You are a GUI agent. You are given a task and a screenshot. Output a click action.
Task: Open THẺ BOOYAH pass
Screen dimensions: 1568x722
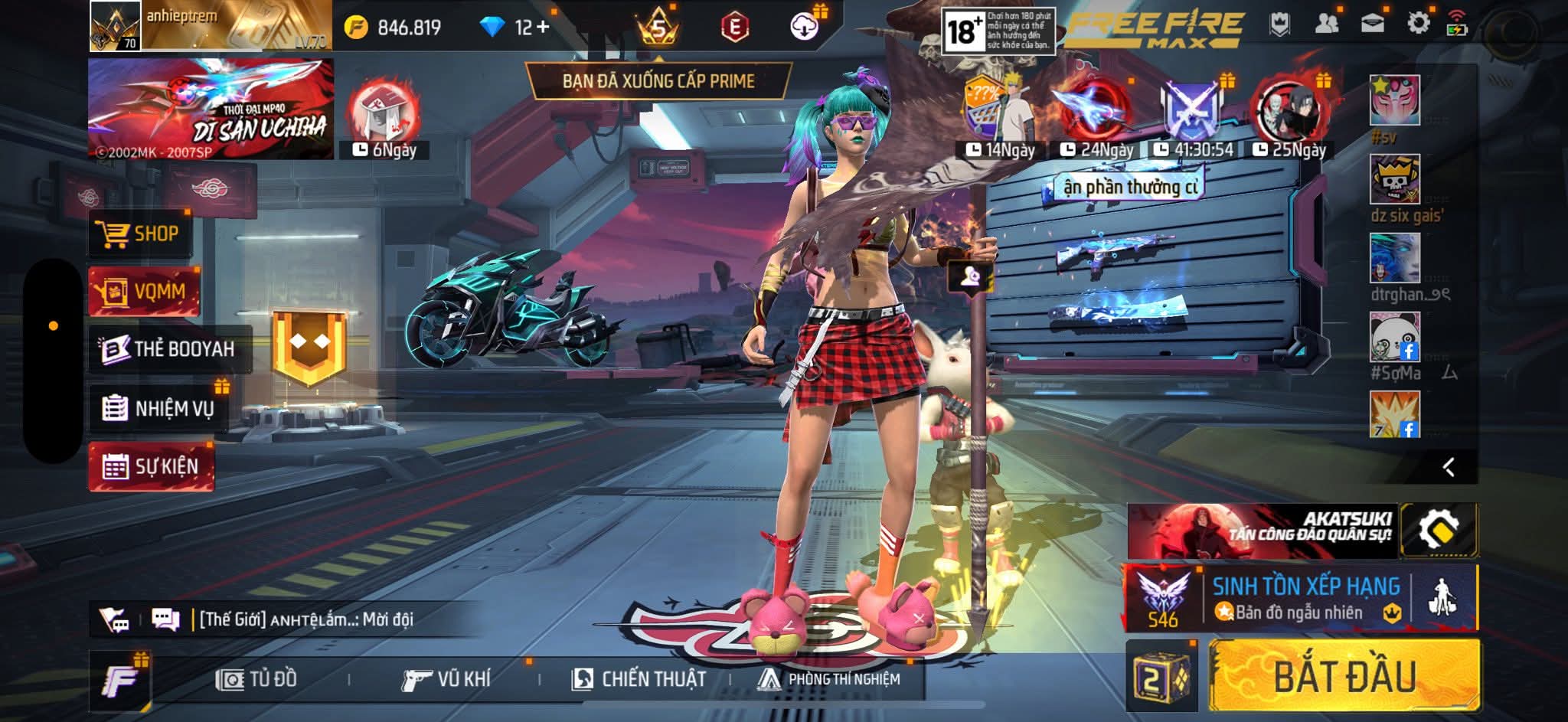168,349
